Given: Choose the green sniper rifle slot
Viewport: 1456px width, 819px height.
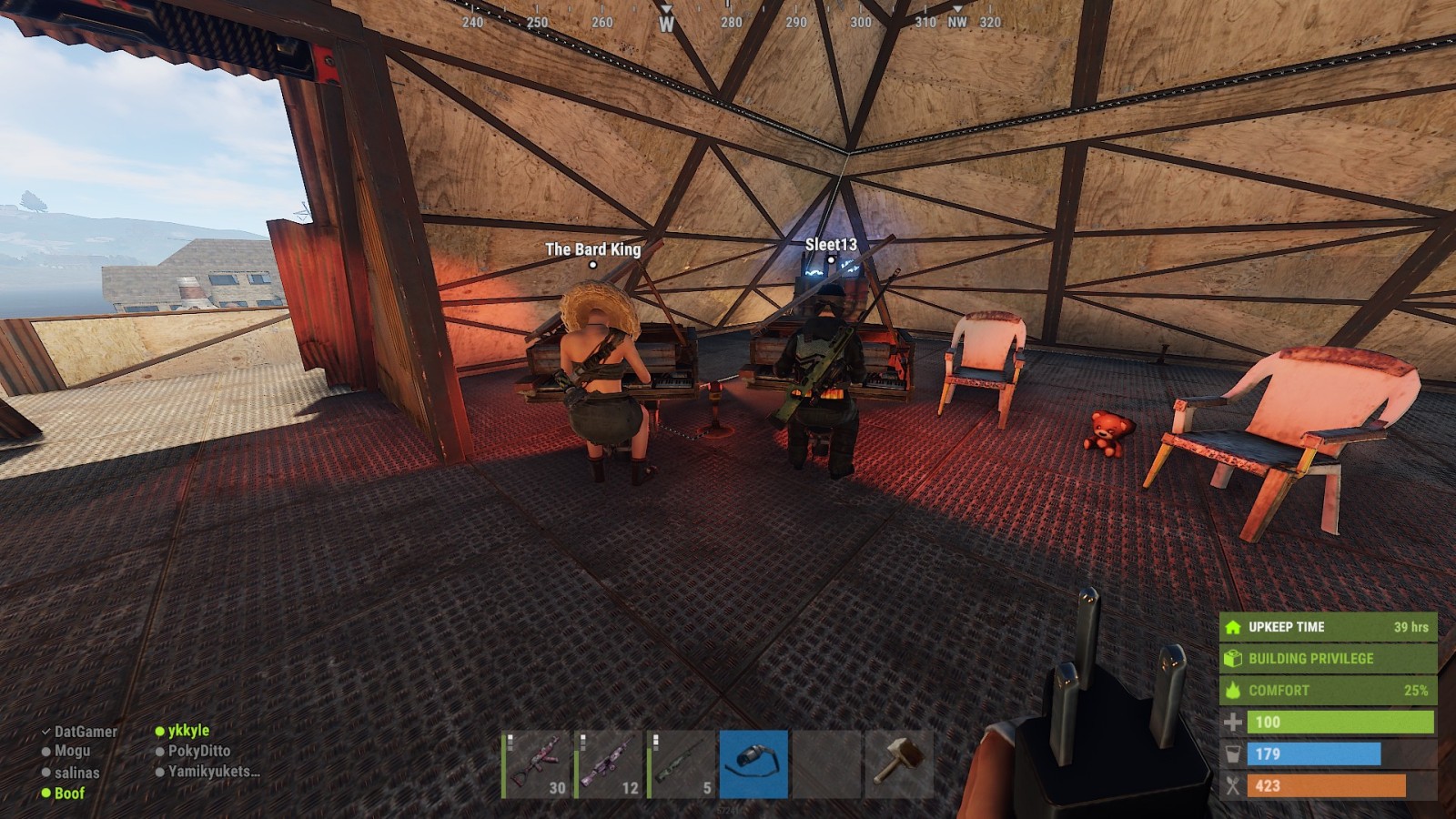Looking at the screenshot, I should tap(682, 764).
